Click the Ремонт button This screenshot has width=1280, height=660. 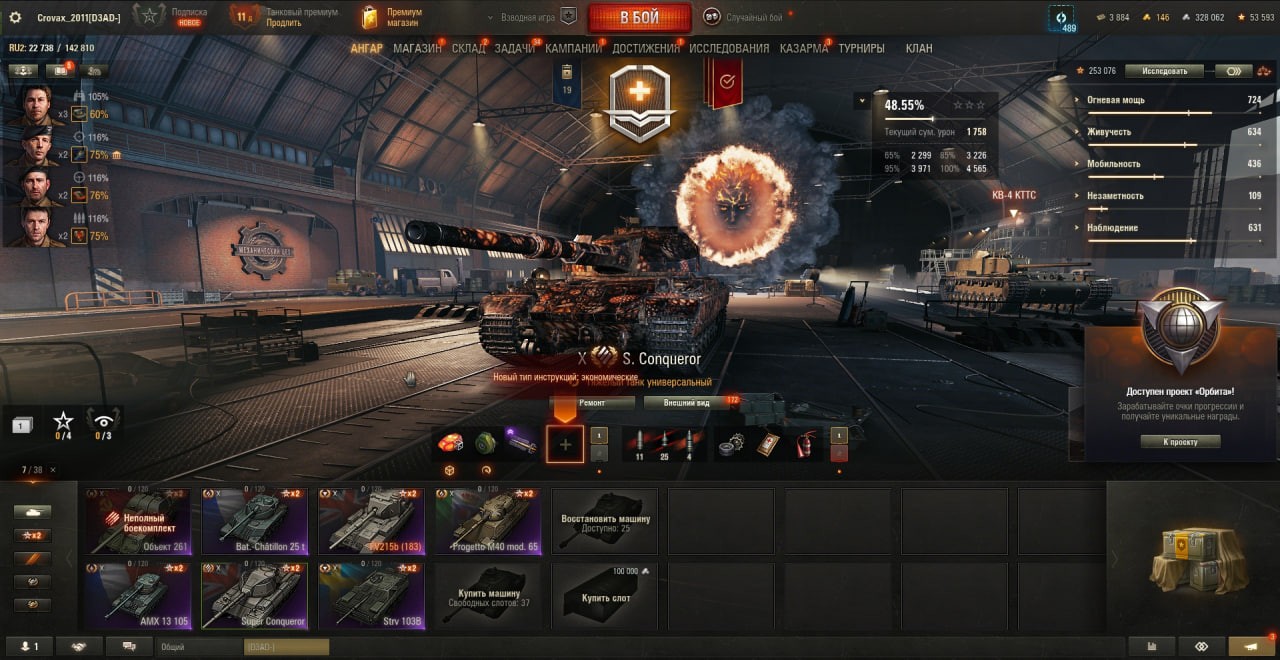tap(592, 403)
